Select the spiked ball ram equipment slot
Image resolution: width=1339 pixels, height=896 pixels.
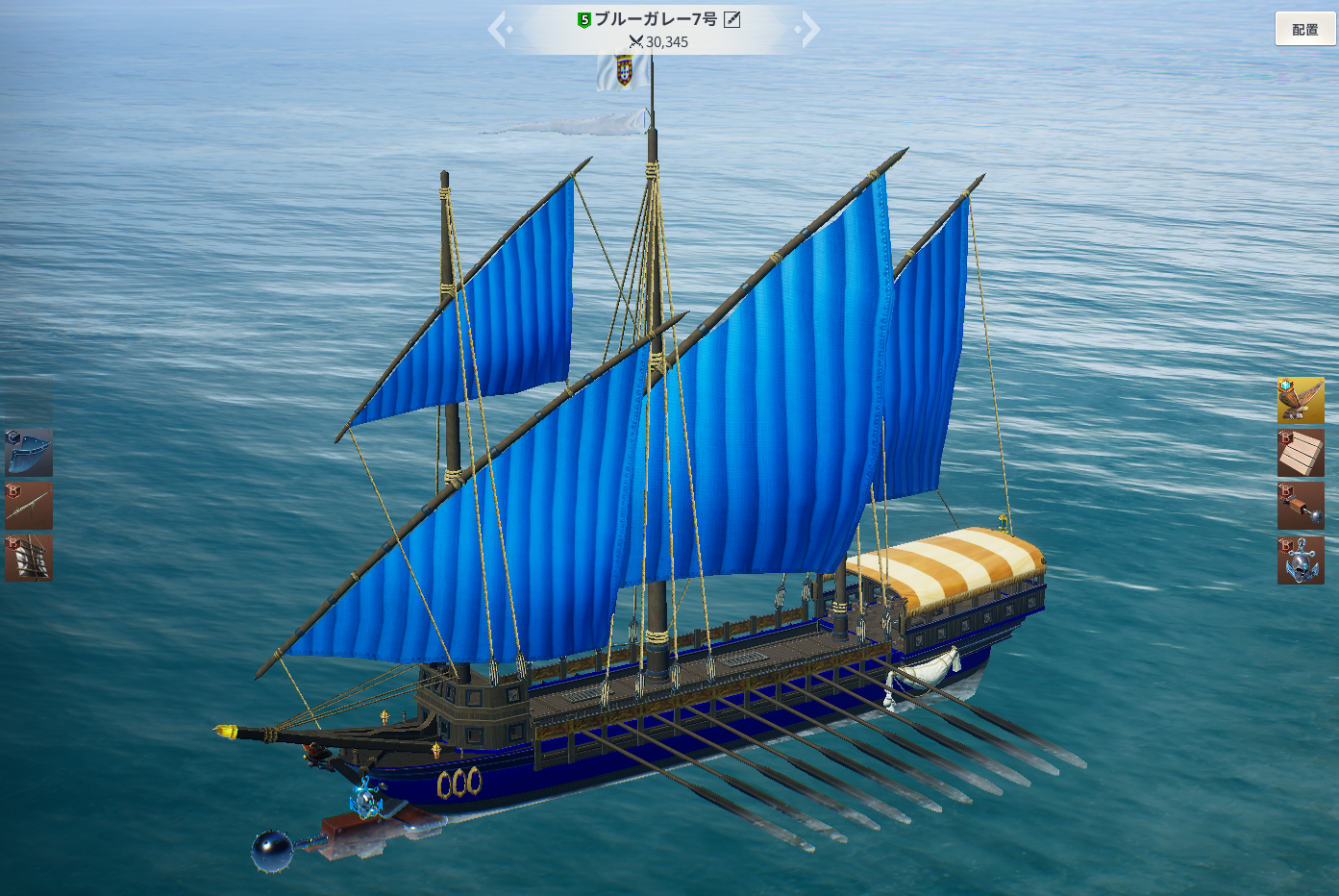click(x=1301, y=506)
